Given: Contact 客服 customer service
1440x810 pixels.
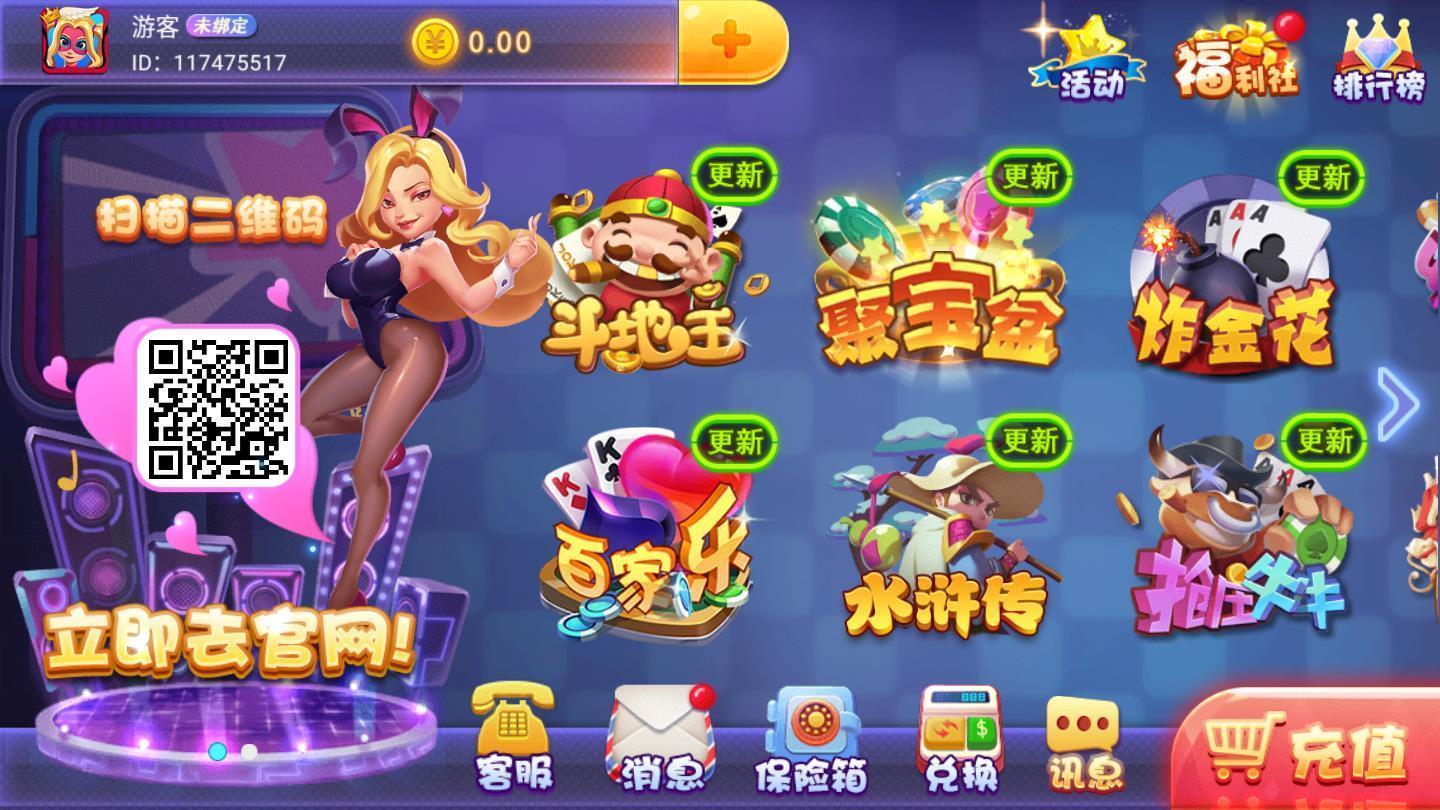Looking at the screenshot, I should click(x=510, y=740).
